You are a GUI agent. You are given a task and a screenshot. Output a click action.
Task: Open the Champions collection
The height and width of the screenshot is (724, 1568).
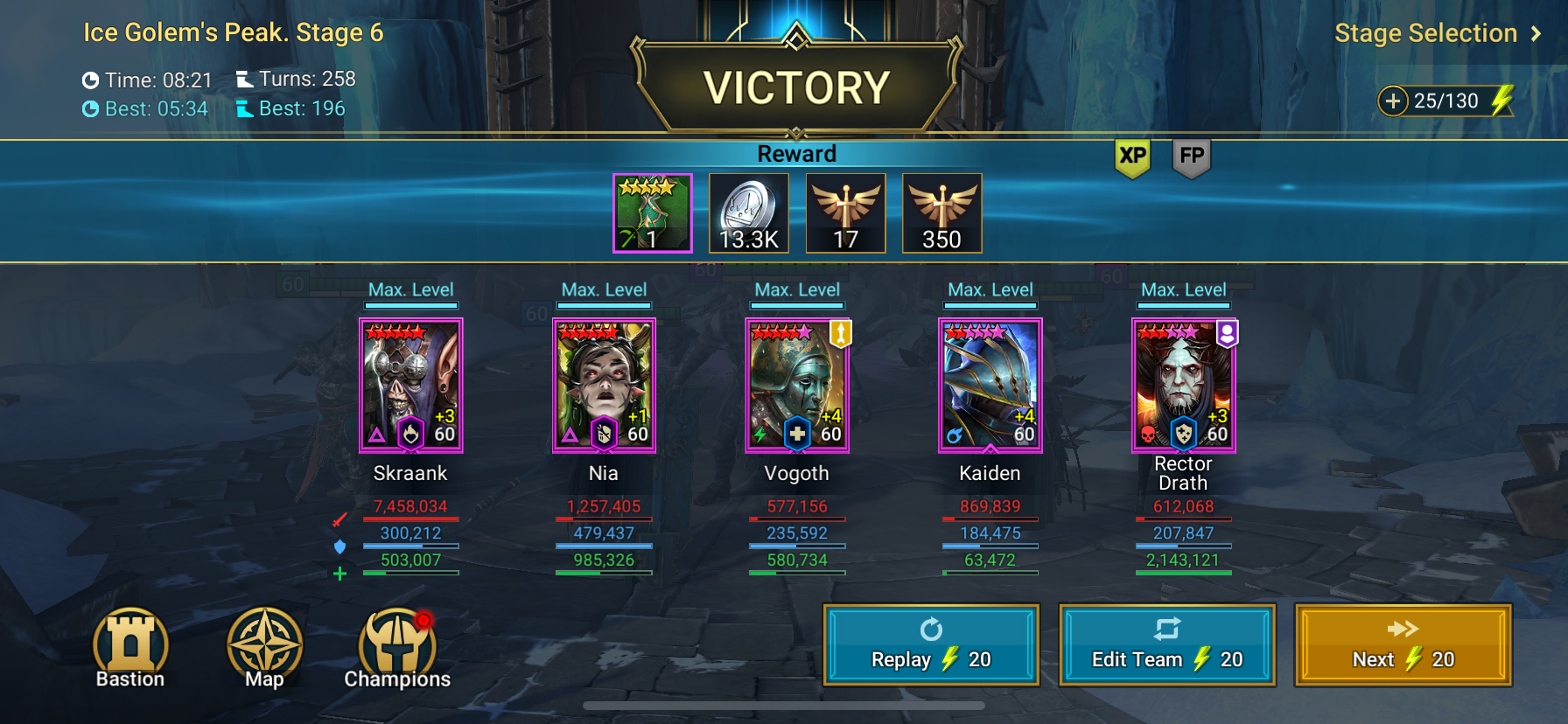pos(396,648)
